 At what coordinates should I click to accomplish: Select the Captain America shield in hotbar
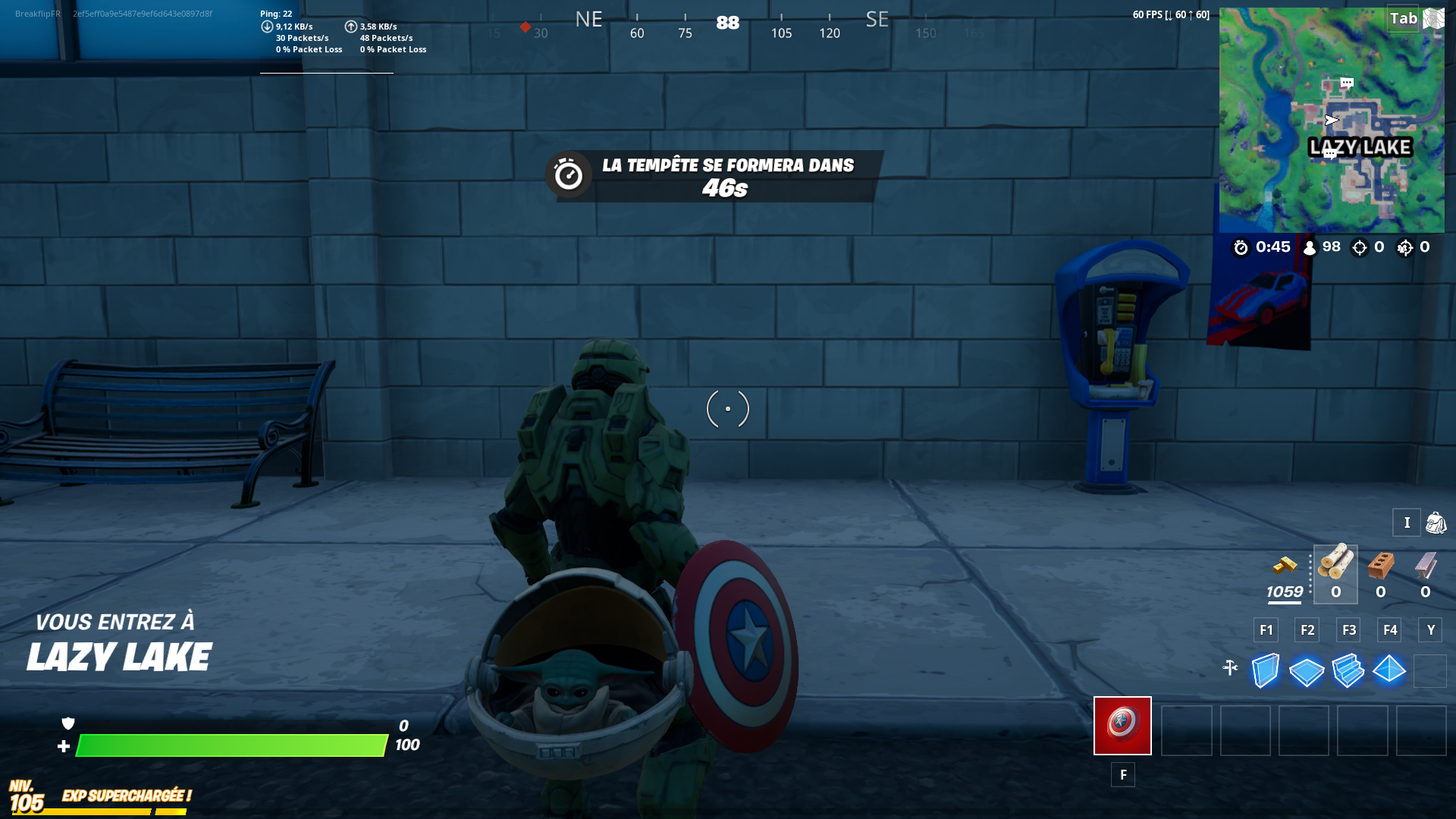coord(1122,726)
